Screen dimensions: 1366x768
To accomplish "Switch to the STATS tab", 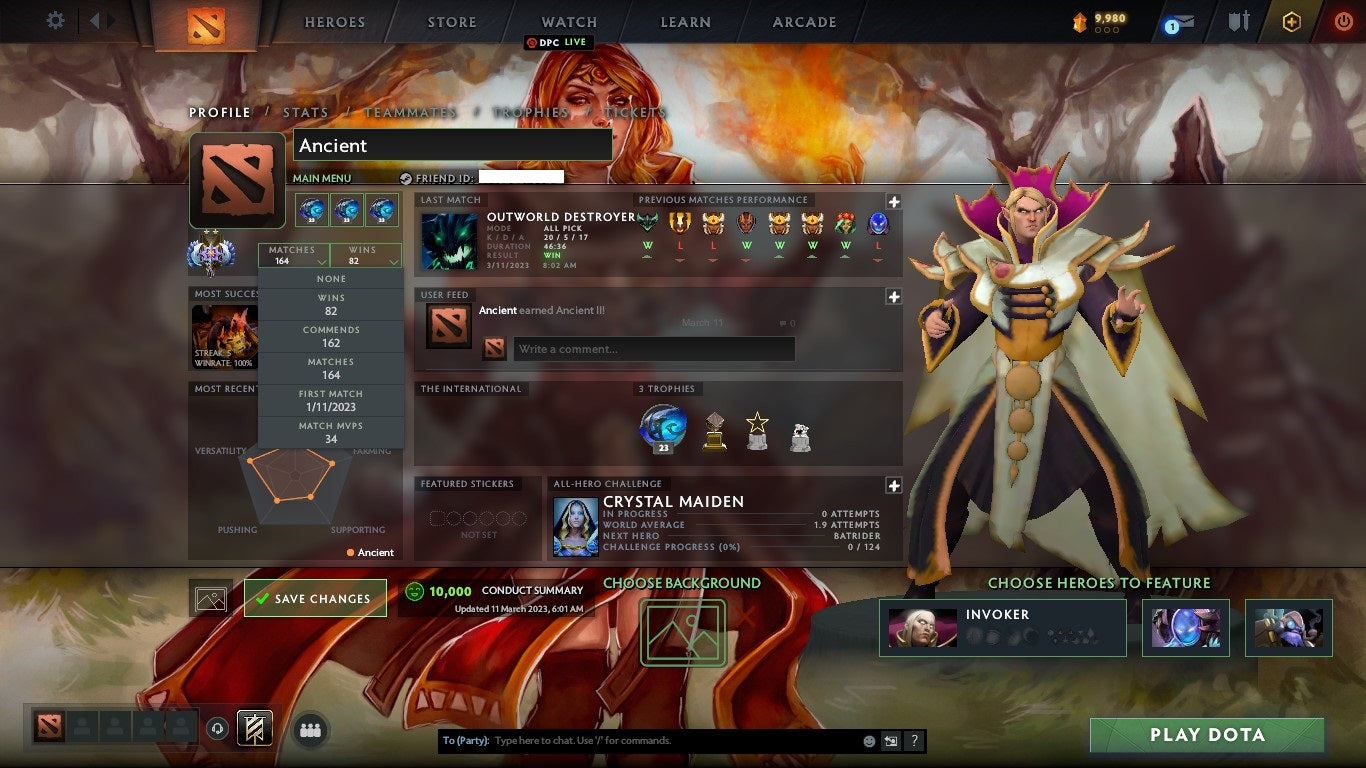I will pyautogui.click(x=306, y=112).
